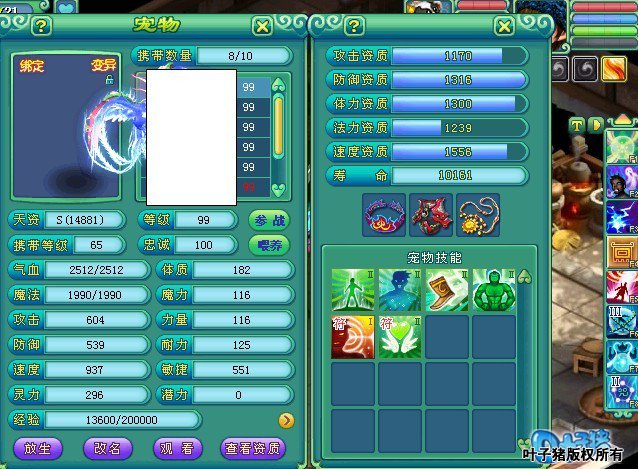
Task: Select the blue sparkling figure pet skill
Action: click(399, 289)
